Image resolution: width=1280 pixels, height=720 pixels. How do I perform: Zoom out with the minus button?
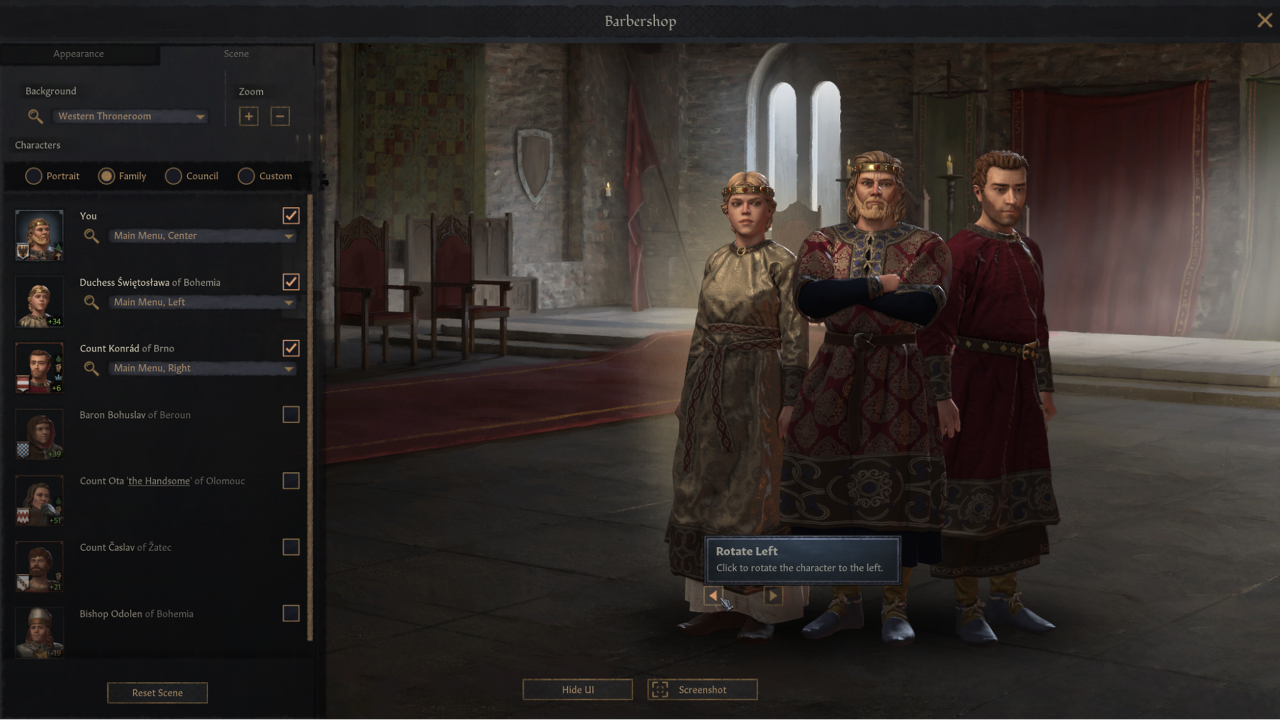click(x=280, y=116)
